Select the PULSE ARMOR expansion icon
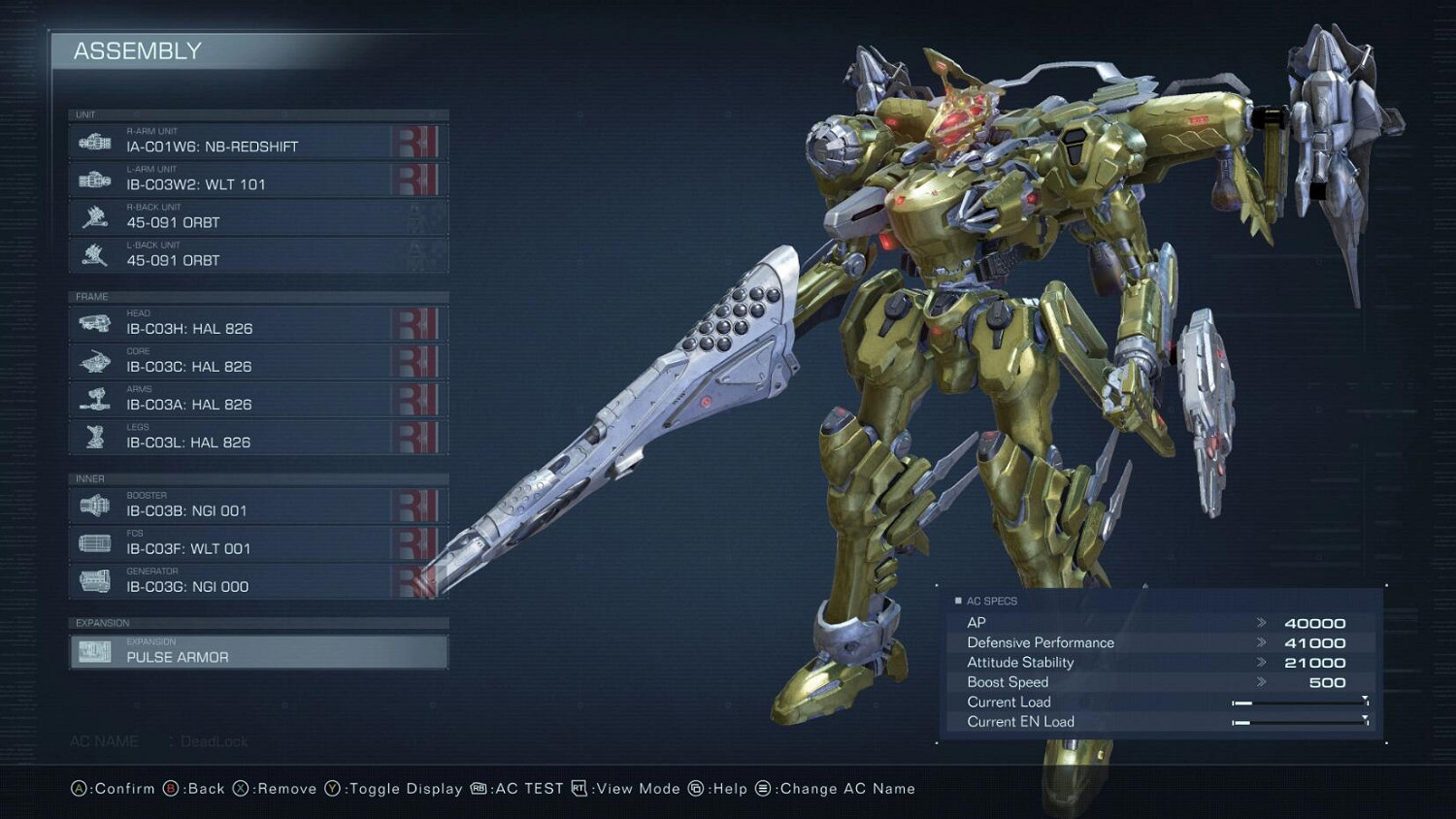The width and height of the screenshot is (1456, 819). point(93,651)
